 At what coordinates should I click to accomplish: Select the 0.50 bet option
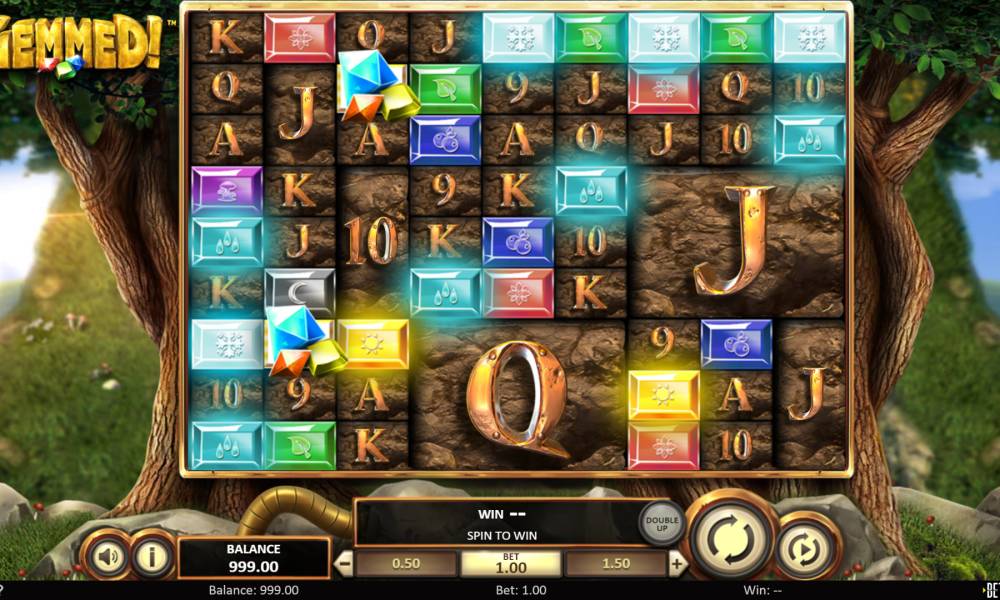405,563
